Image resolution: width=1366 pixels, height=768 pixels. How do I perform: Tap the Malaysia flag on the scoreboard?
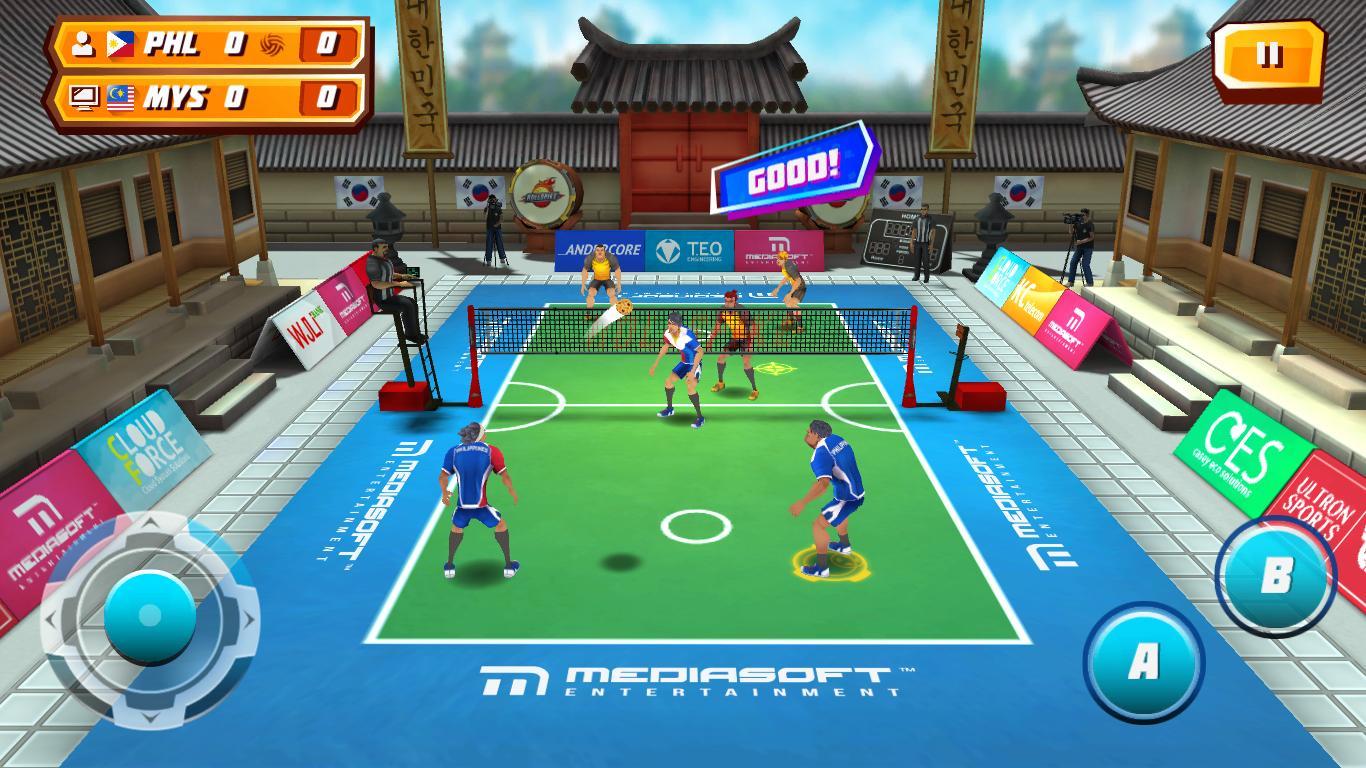coord(120,98)
